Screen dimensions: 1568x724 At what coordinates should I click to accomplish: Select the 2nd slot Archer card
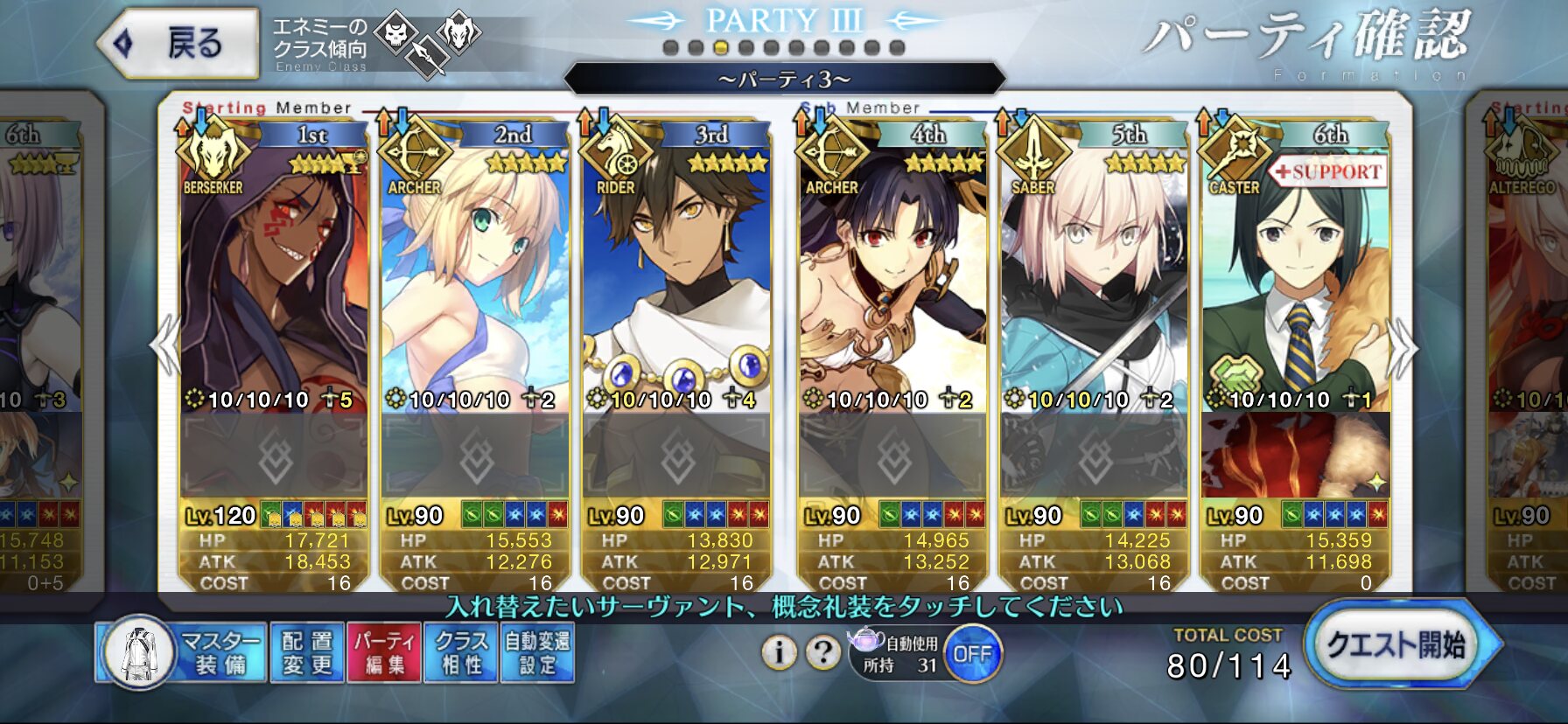475,280
